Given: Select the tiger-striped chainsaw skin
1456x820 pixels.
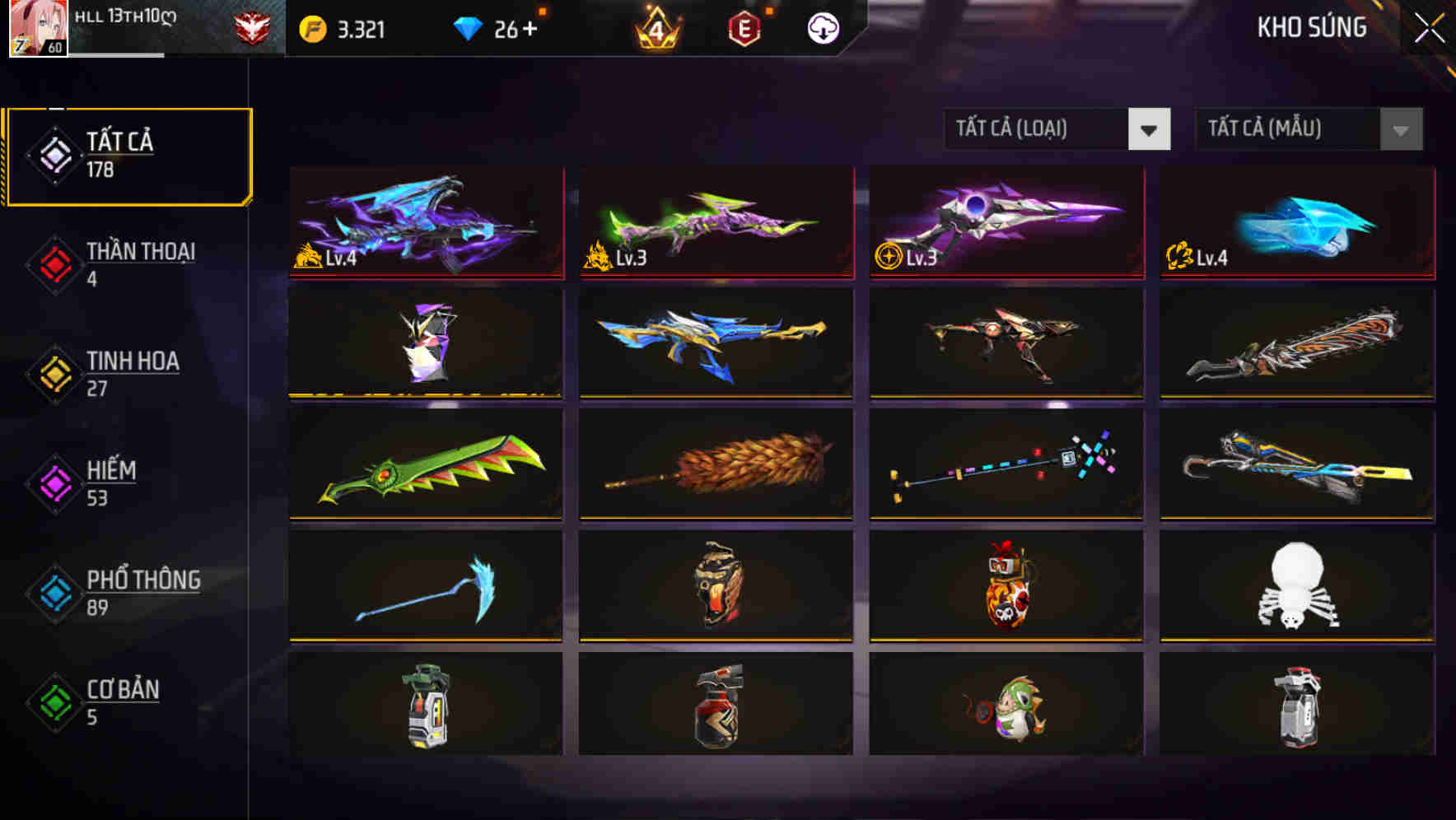Looking at the screenshot, I should (1296, 345).
